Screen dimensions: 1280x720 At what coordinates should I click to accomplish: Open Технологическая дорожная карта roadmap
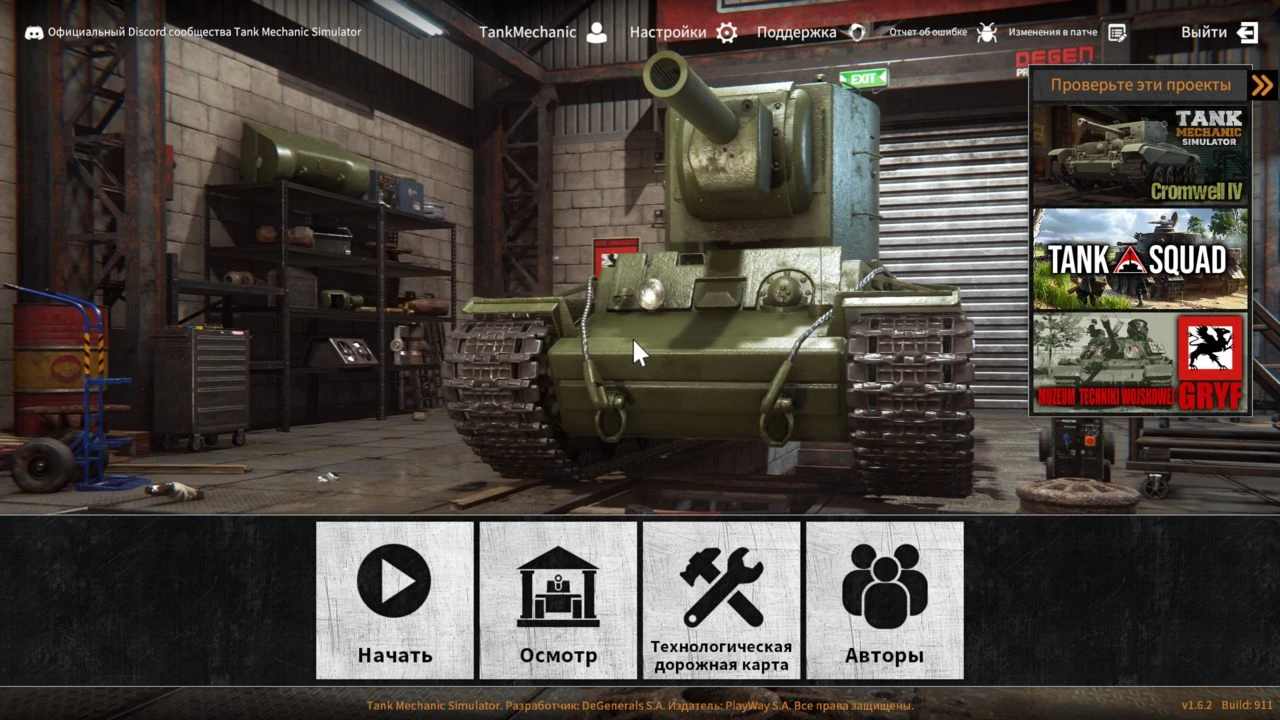[721, 600]
